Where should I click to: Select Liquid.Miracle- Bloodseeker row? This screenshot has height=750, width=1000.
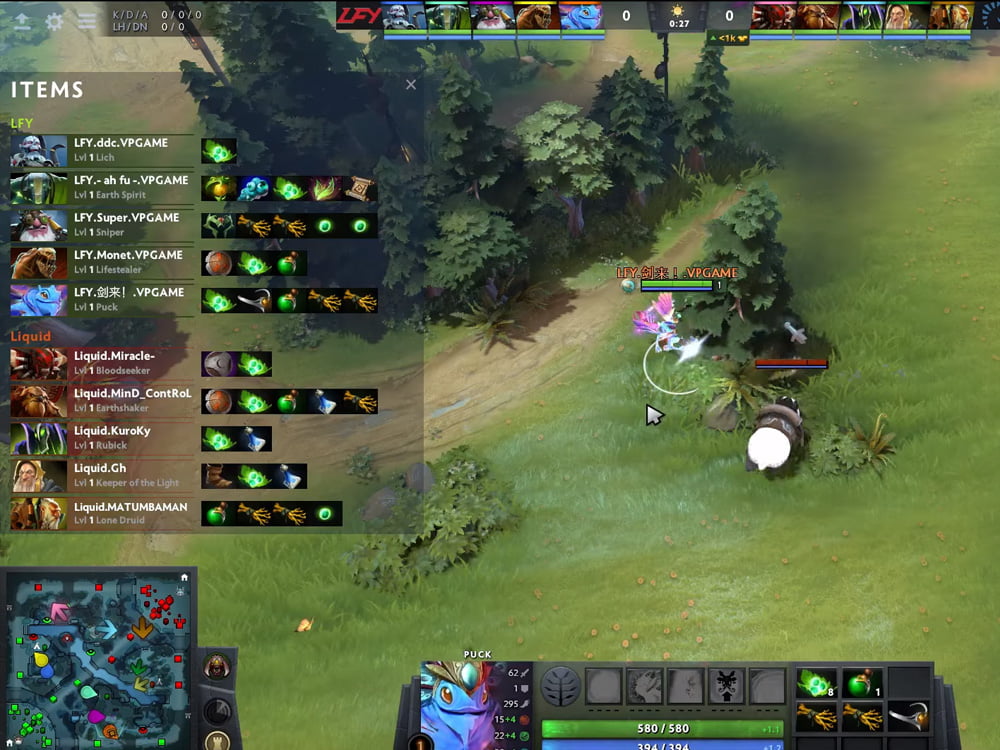point(102,363)
